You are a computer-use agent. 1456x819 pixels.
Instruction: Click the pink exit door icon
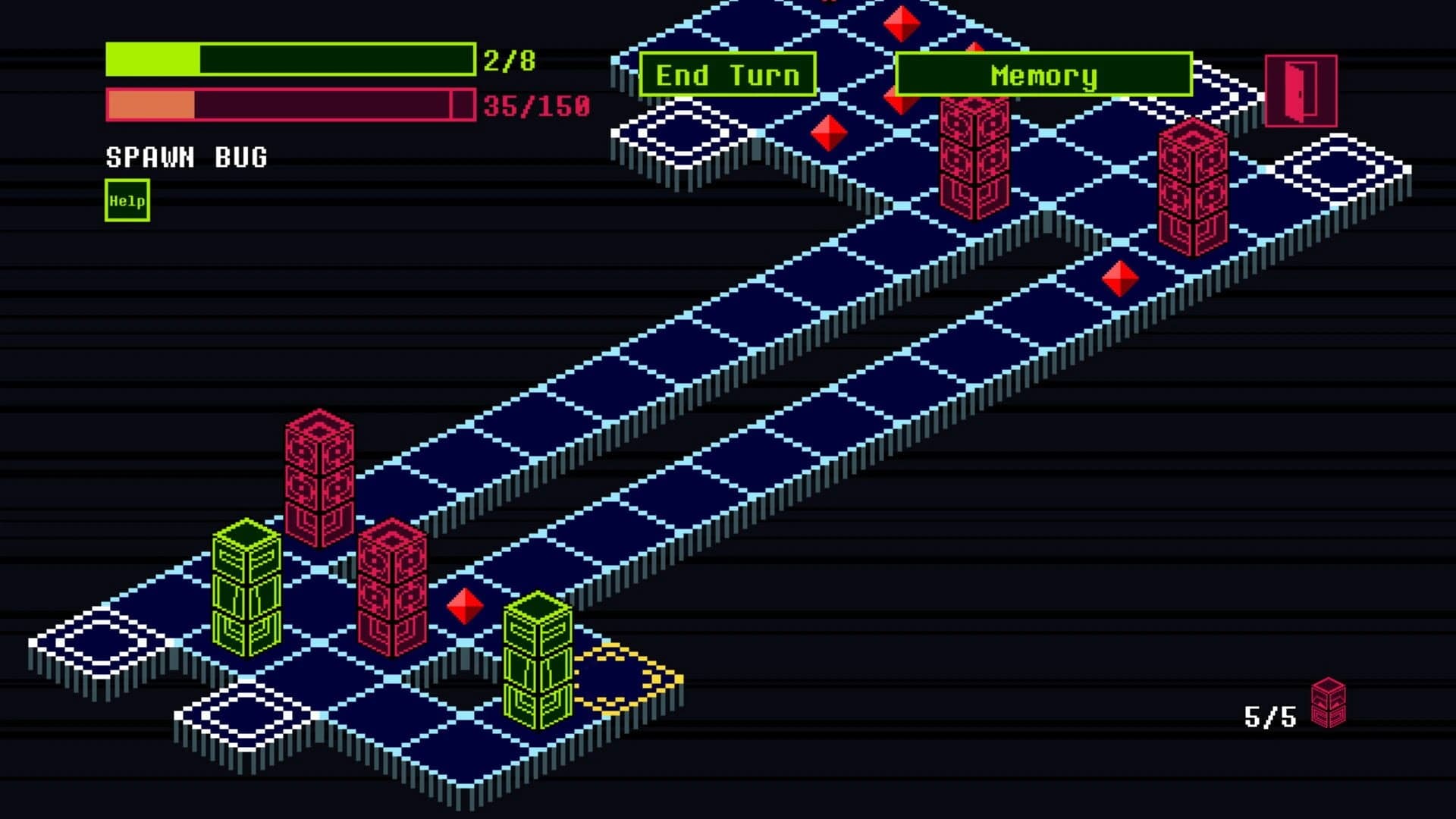pyautogui.click(x=1300, y=88)
